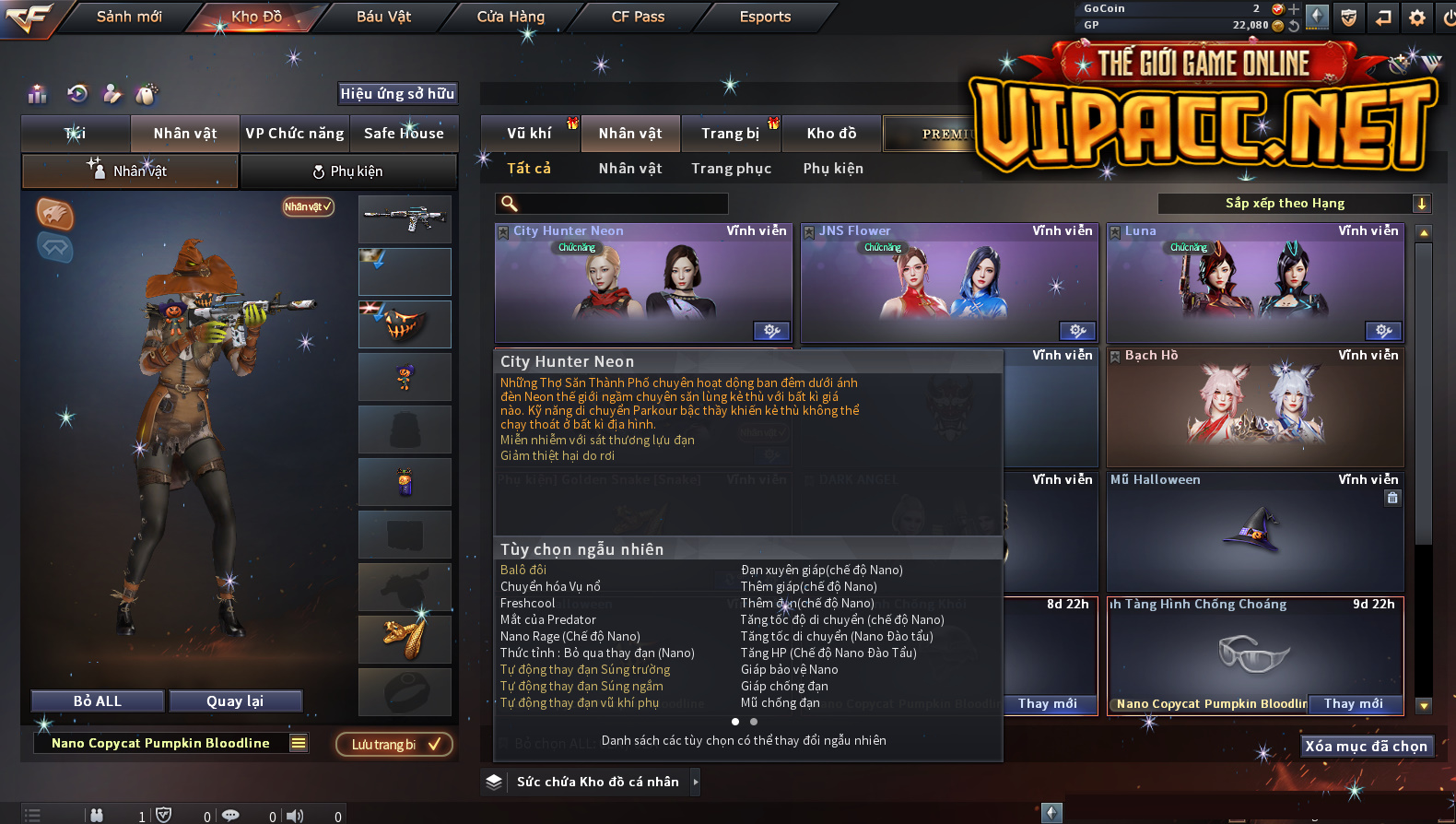The width and height of the screenshot is (1456, 824).
Task: Switch to the Trang bị inventory tab
Action: (x=730, y=134)
